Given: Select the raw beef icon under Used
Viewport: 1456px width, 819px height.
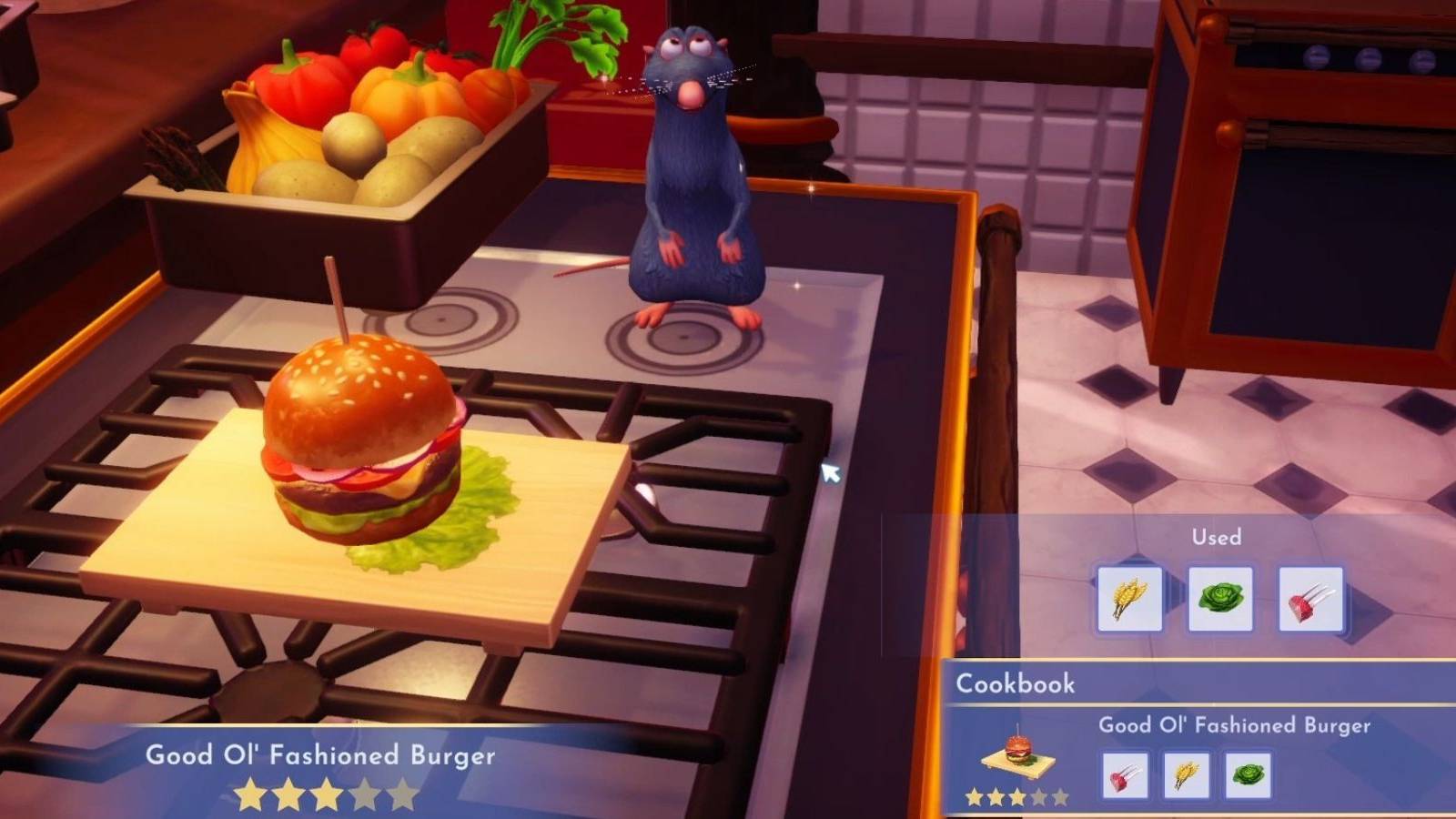Looking at the screenshot, I should [x=1310, y=596].
